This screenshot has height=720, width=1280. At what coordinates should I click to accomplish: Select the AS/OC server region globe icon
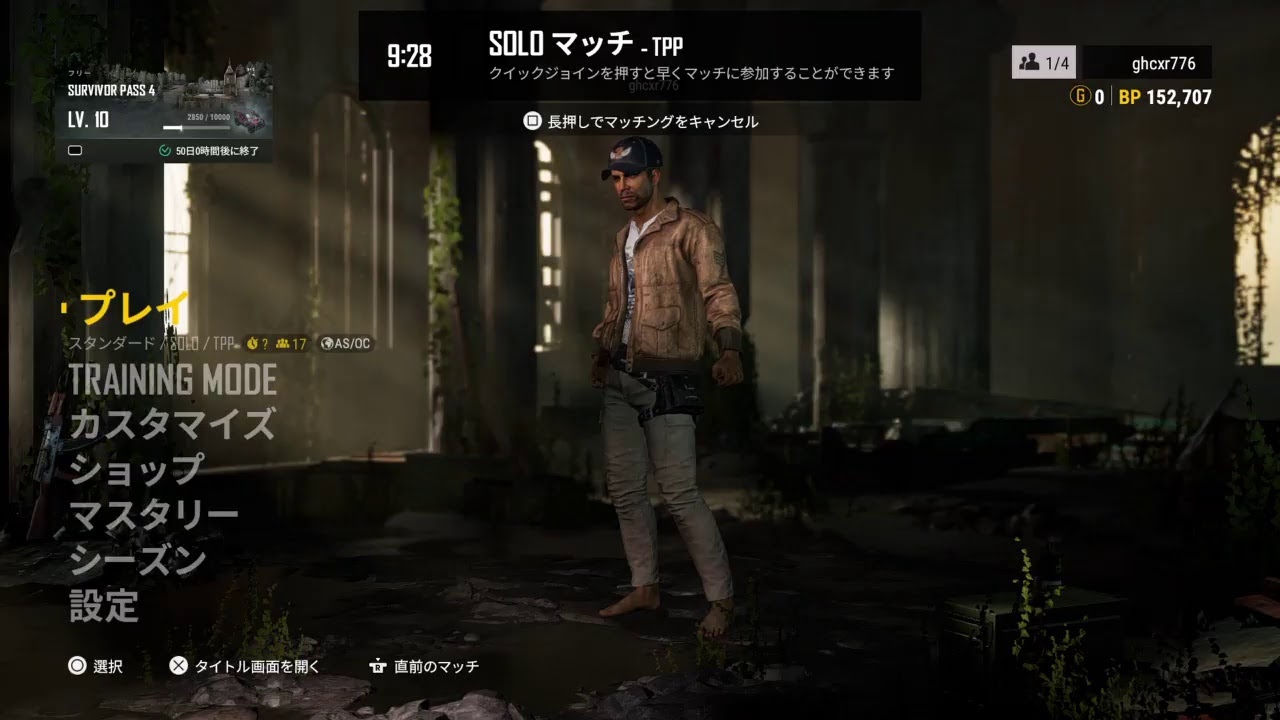click(325, 343)
